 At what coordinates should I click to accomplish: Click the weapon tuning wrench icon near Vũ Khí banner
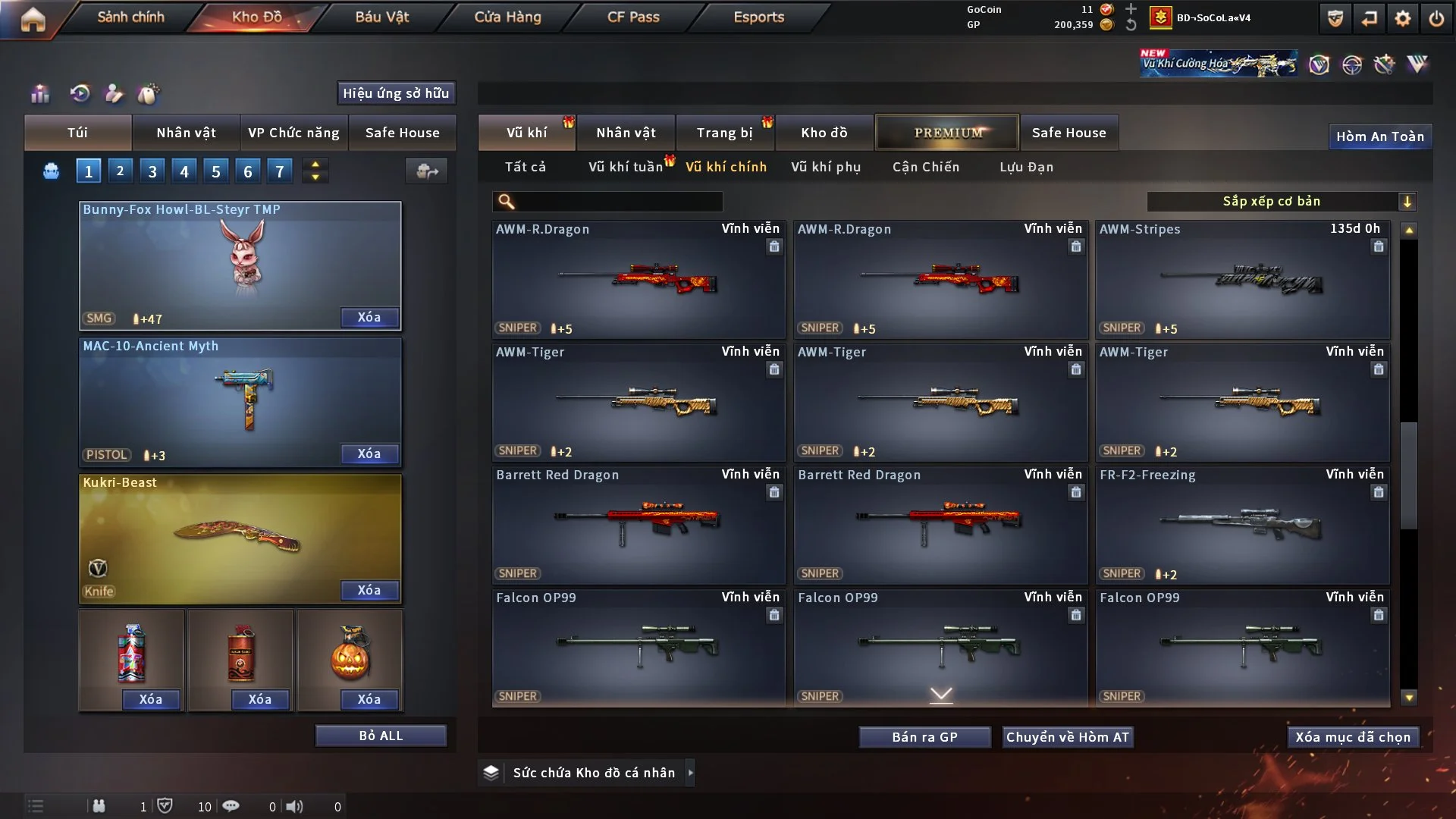[1385, 64]
